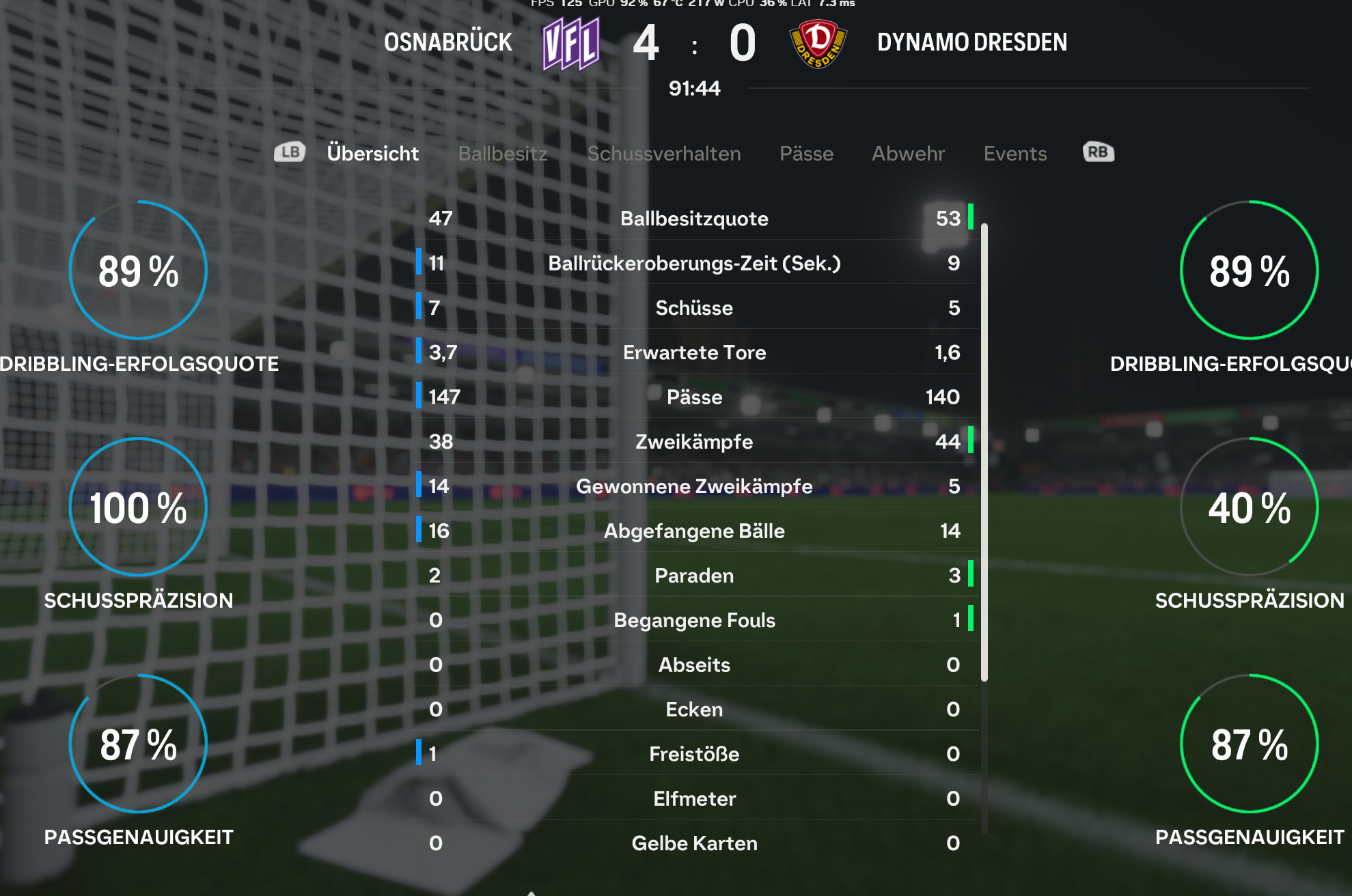This screenshot has height=896, width=1352.
Task: Select the Schussverhalten tab
Action: point(663,153)
